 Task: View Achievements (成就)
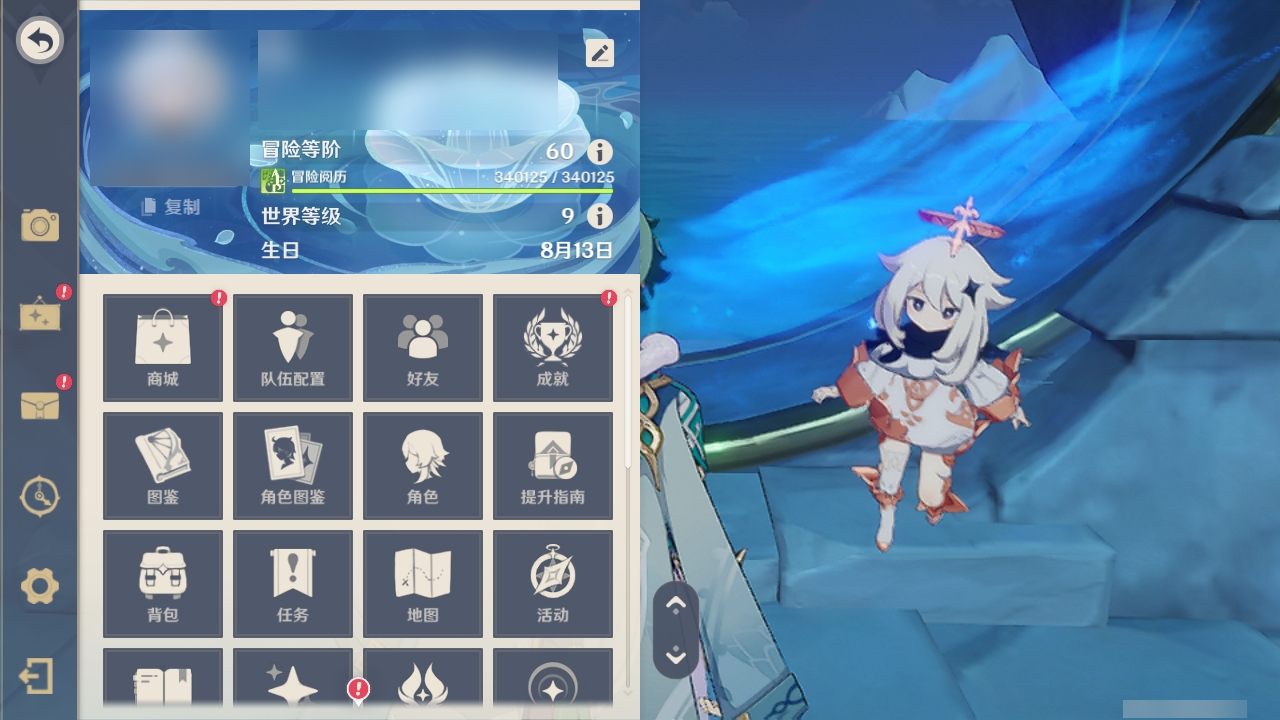pyautogui.click(x=552, y=346)
